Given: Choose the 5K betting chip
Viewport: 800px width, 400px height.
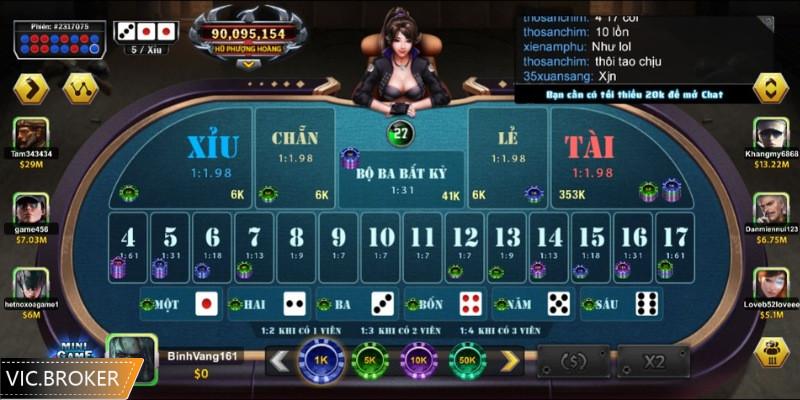Looking at the screenshot, I should tap(369, 360).
